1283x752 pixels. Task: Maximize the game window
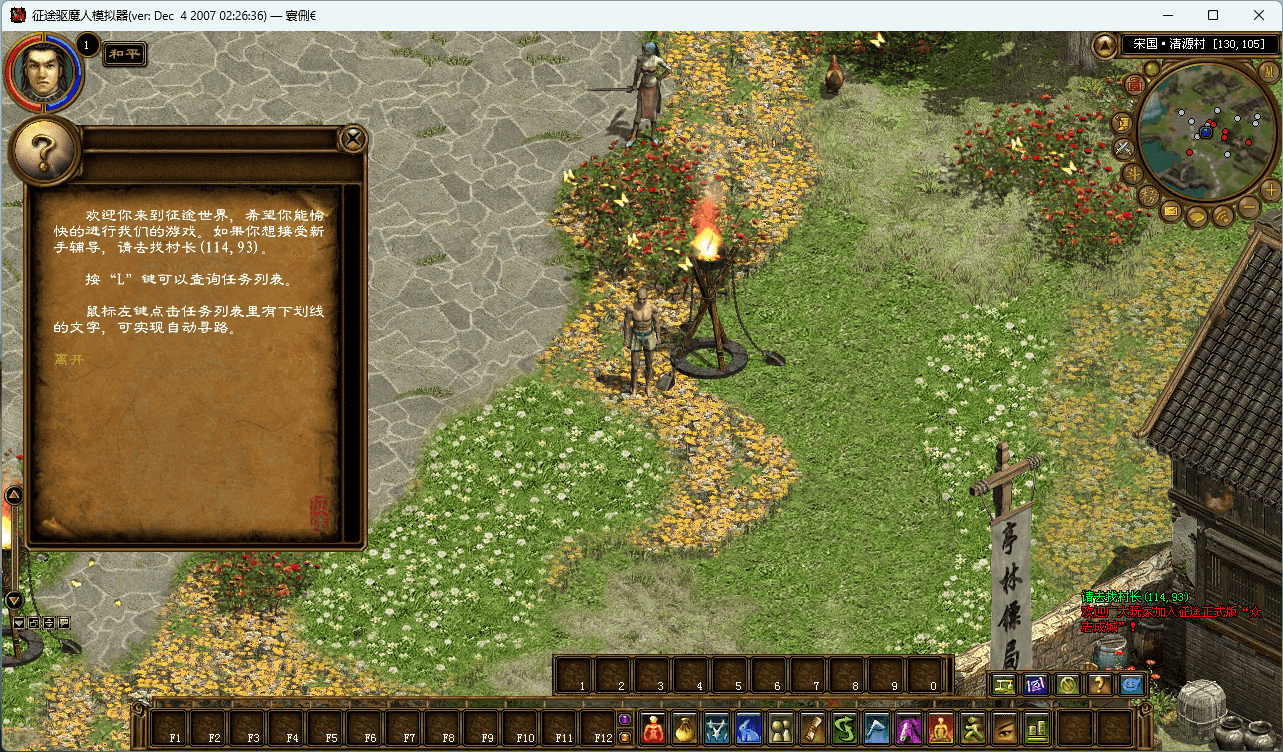(x=1213, y=15)
